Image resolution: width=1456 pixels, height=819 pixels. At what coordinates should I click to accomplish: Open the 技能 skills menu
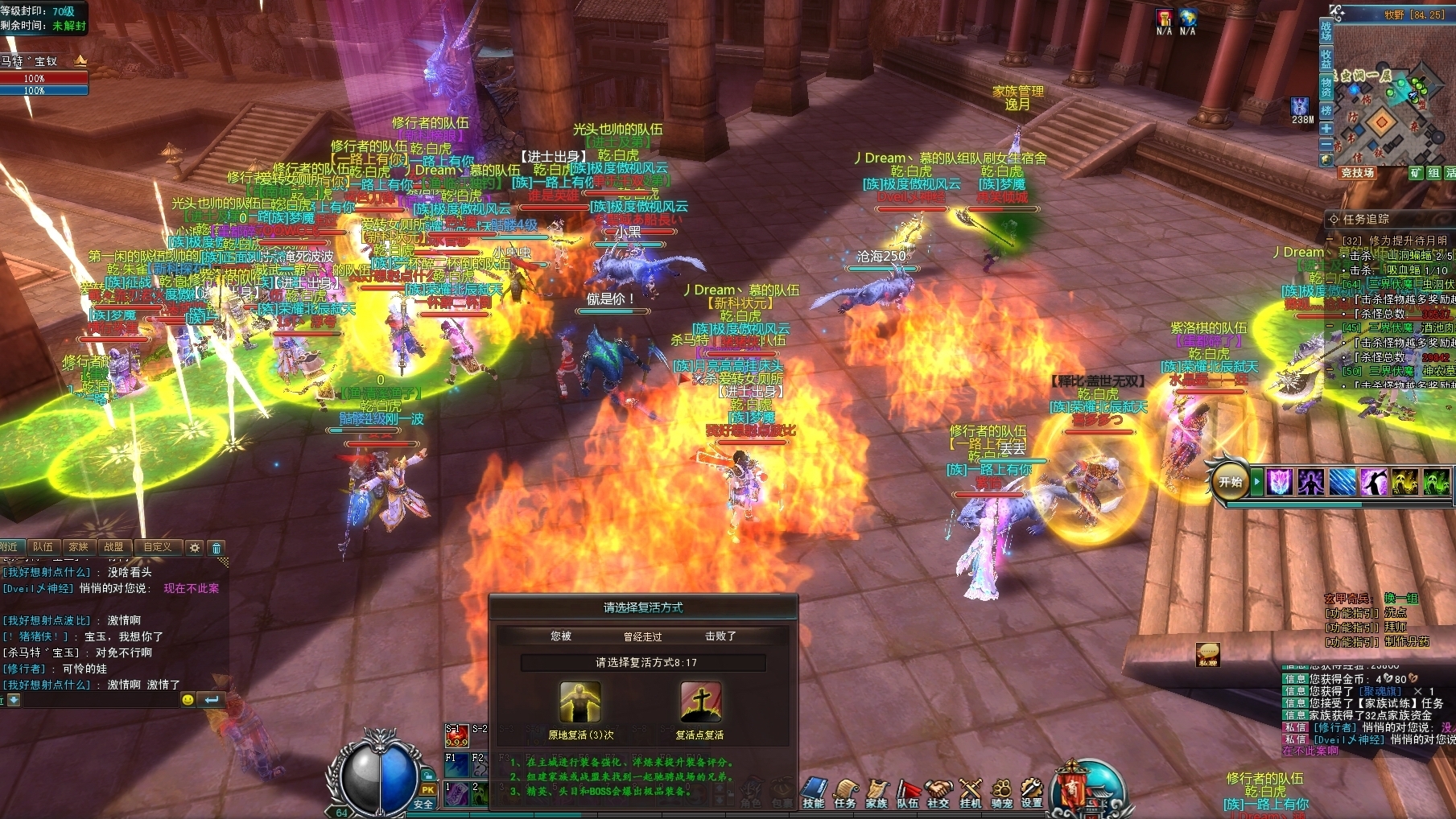pos(813,792)
